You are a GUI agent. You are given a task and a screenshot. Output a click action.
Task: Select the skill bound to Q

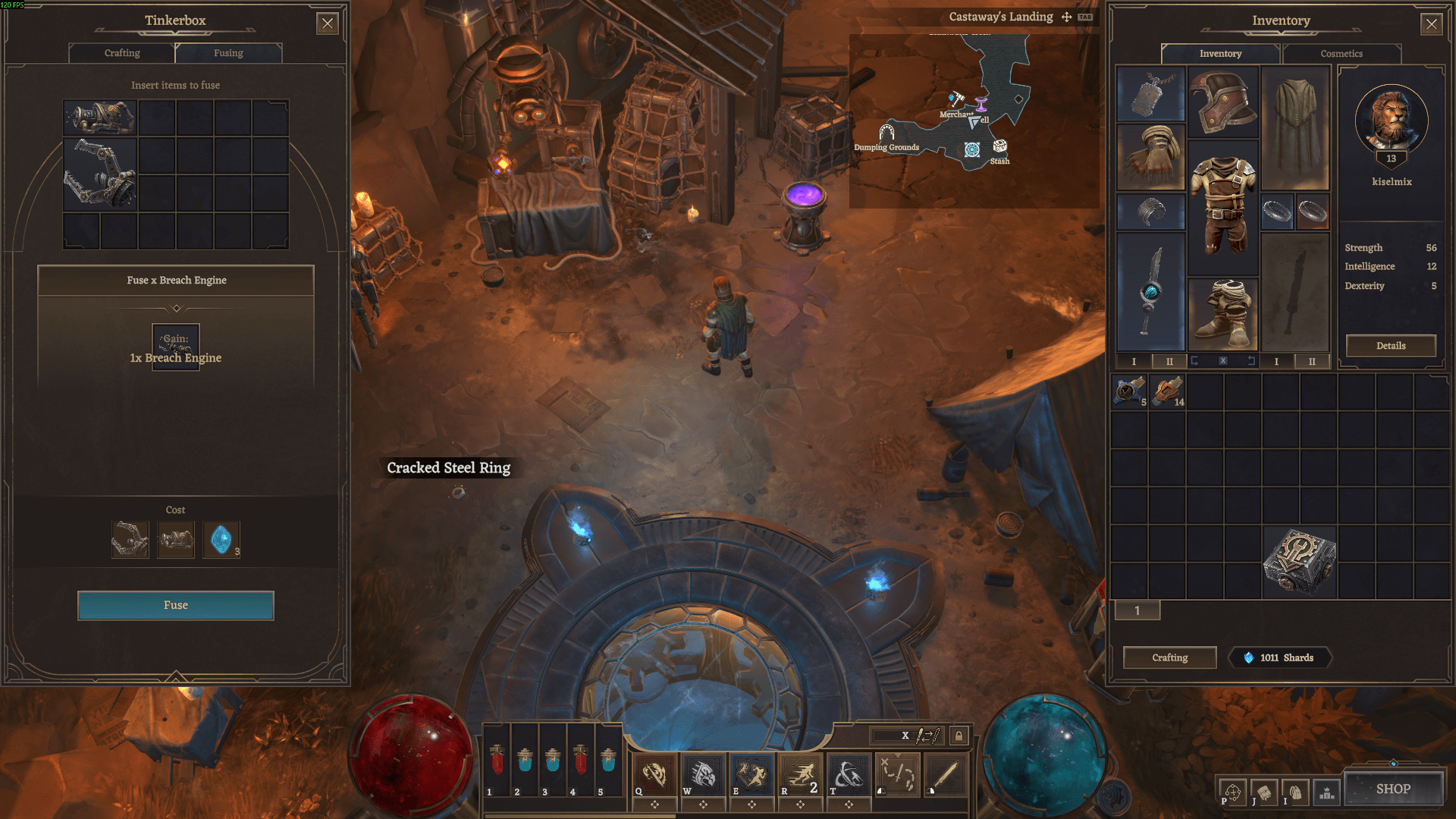(x=655, y=774)
